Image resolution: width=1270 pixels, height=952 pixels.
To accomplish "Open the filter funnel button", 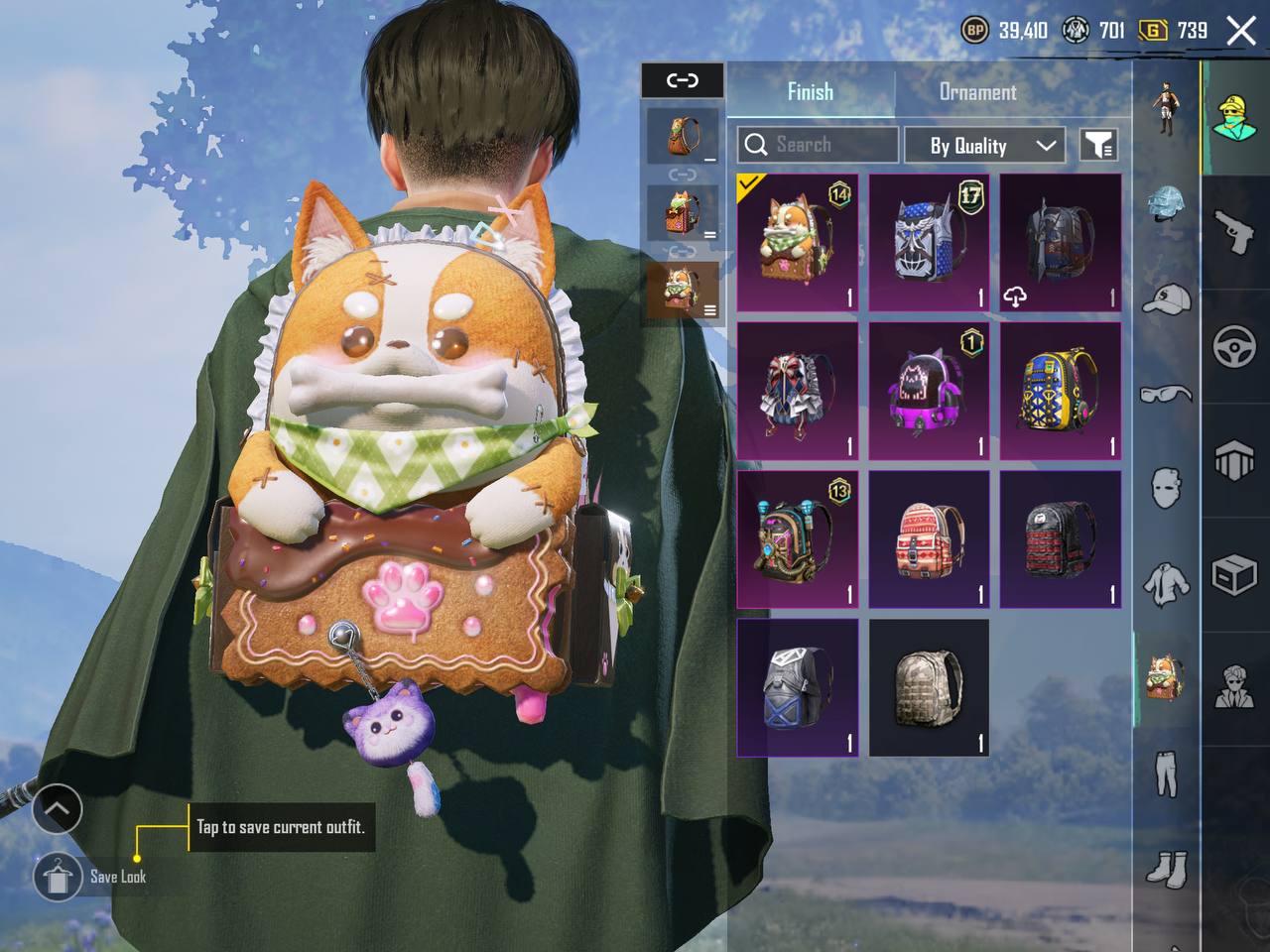I will pyautogui.click(x=1097, y=145).
